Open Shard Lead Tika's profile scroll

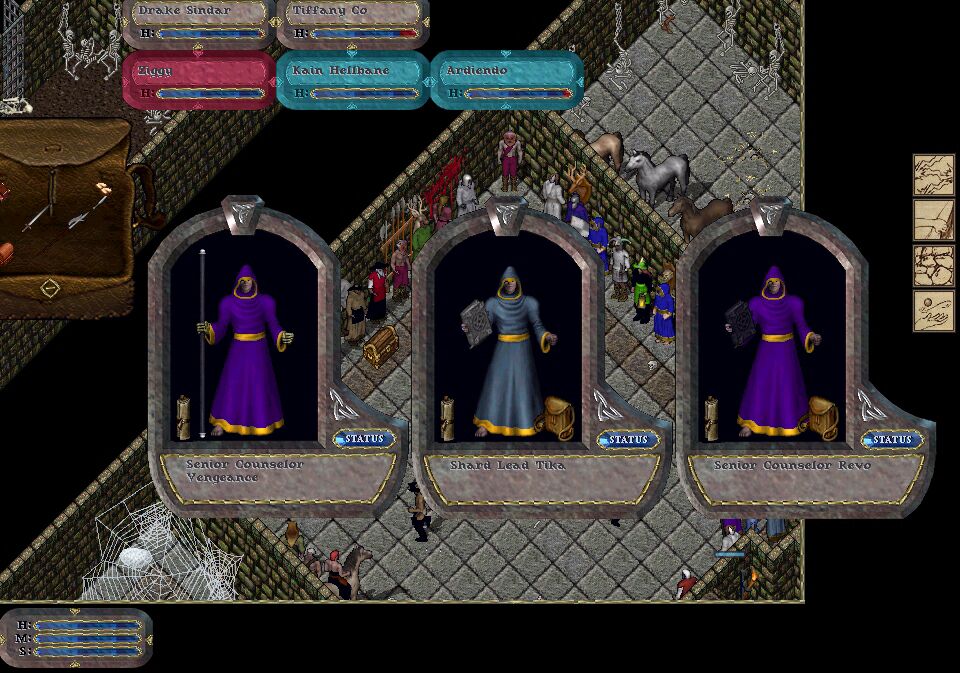click(448, 418)
